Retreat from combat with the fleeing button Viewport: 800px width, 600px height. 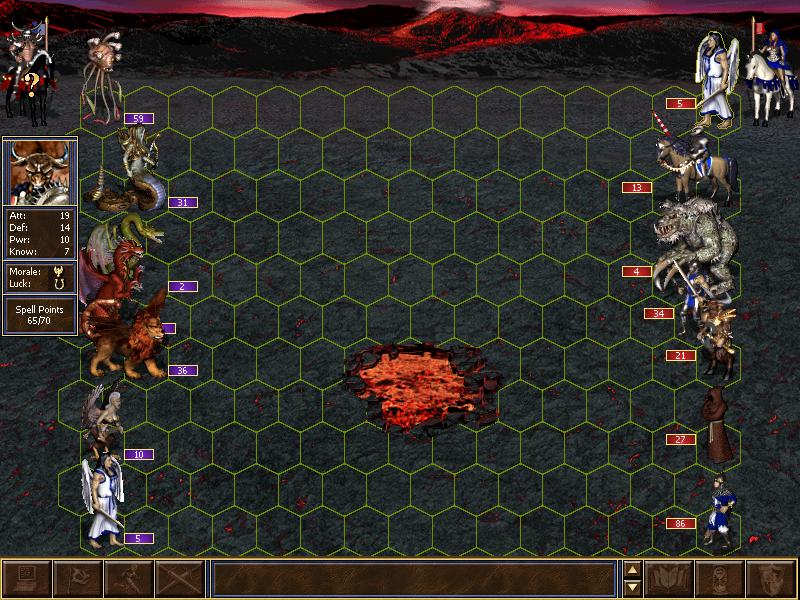click(128, 579)
